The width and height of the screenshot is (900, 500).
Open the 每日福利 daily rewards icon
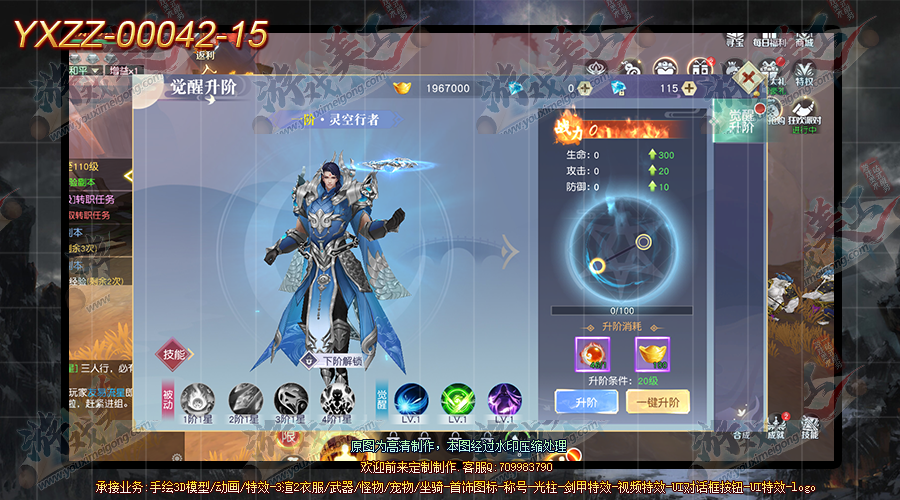pos(769,36)
